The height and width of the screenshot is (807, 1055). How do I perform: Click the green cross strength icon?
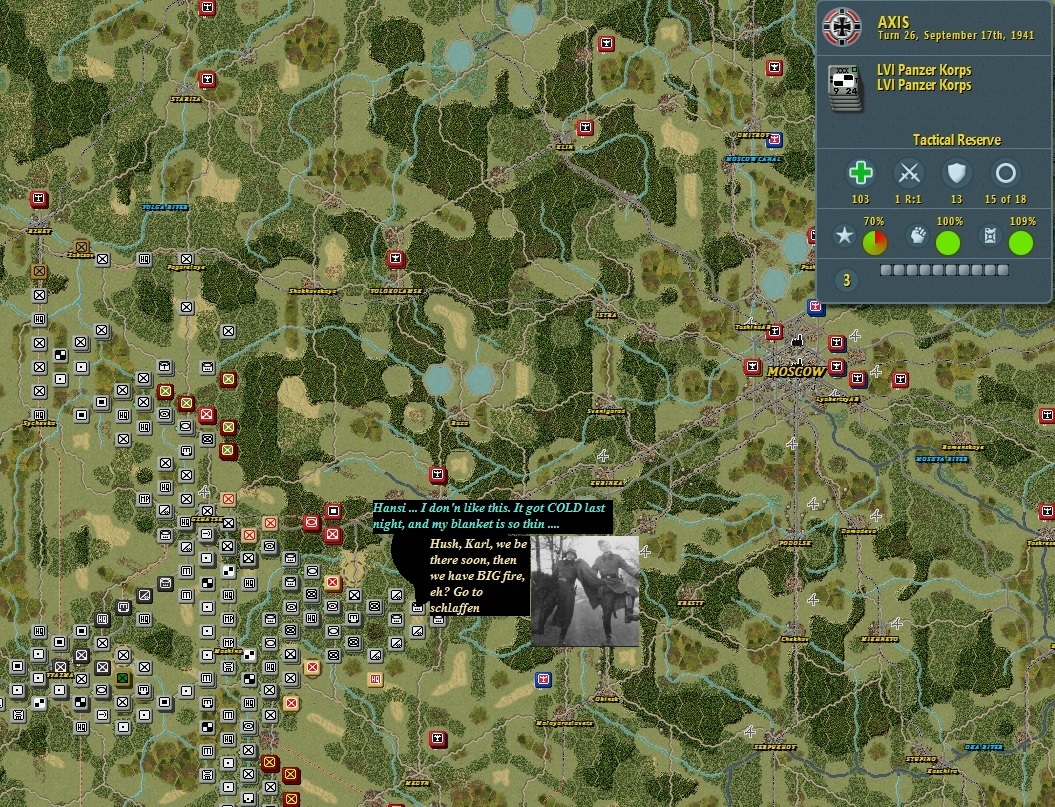point(860,173)
